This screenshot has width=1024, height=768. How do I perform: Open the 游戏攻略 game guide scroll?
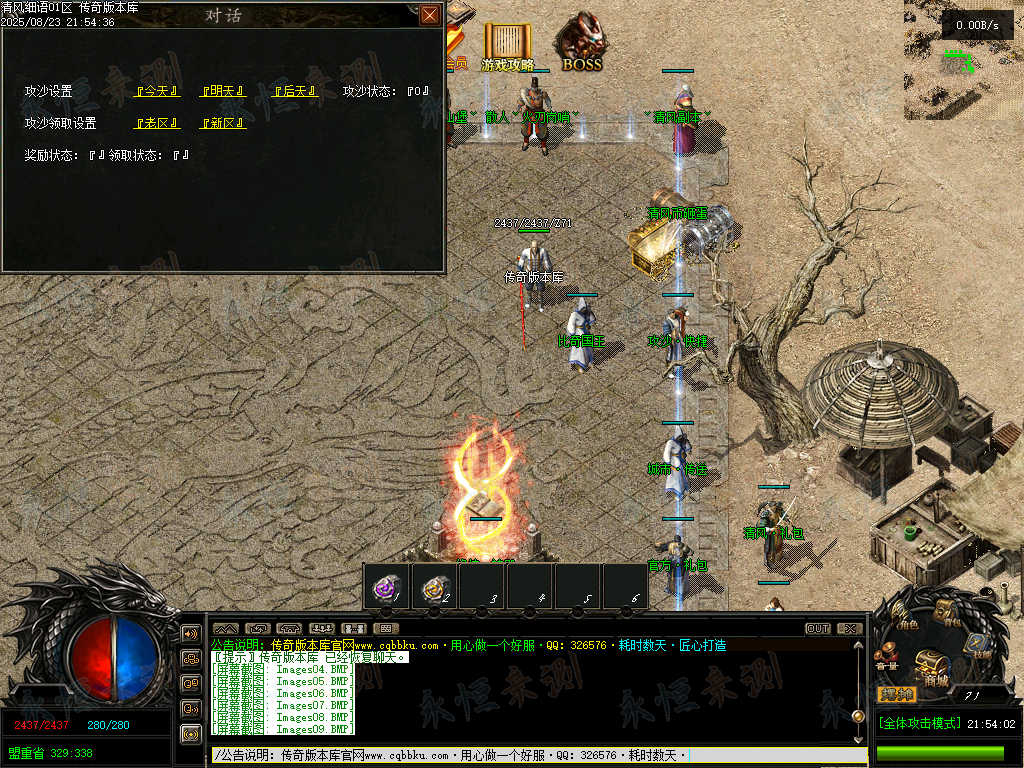[x=507, y=46]
